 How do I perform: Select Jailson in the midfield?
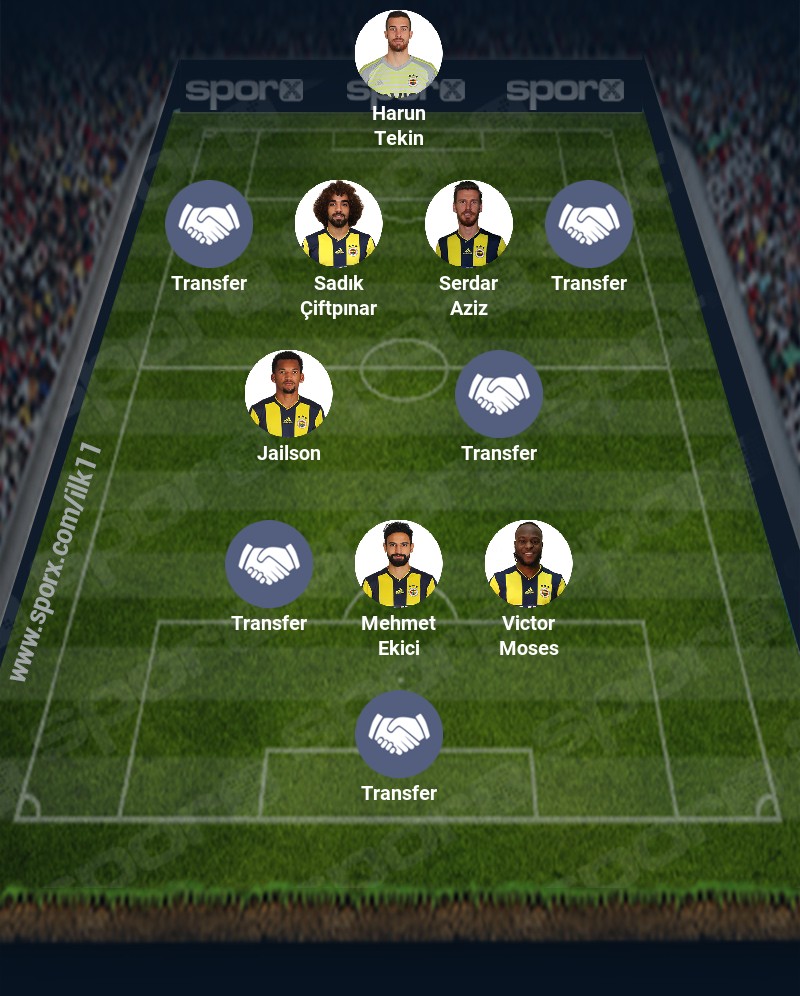tap(289, 394)
